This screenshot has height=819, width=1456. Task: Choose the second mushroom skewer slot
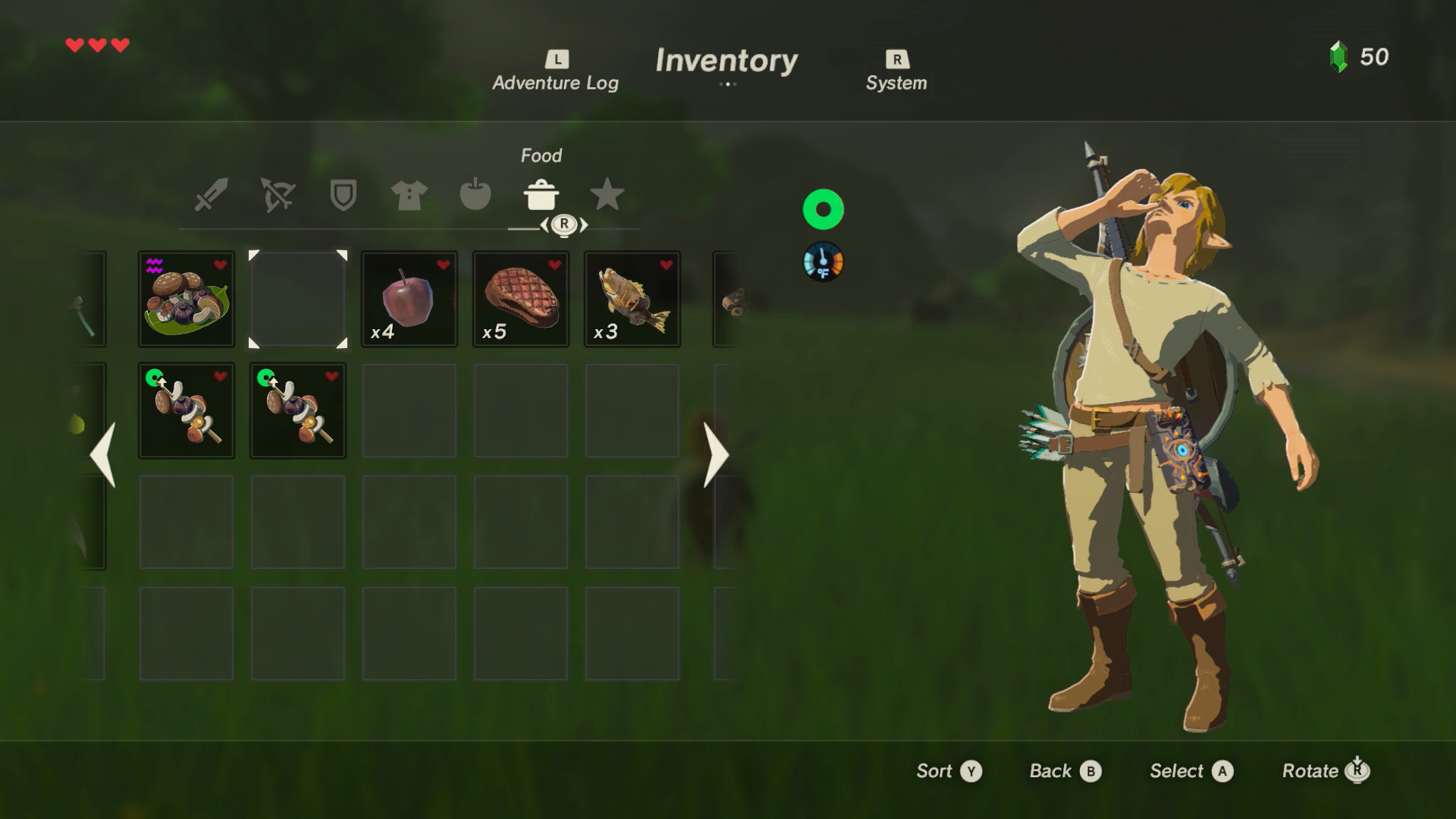click(x=298, y=411)
